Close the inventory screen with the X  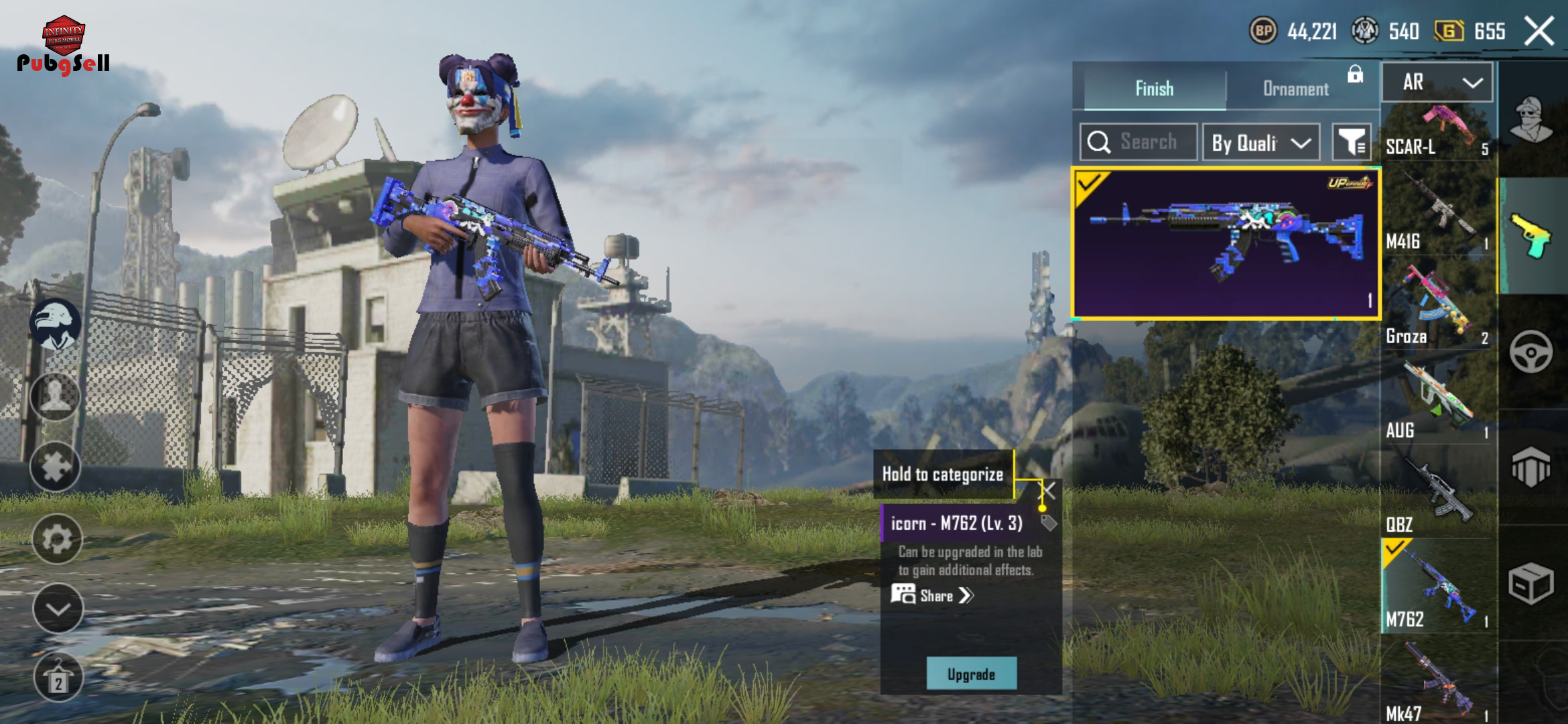click(x=1539, y=32)
